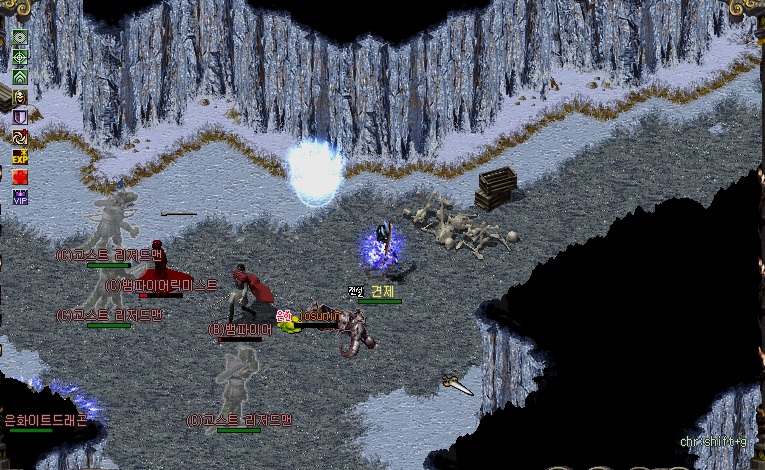
Task: Click the white swirl buff icon
Action: (19, 137)
